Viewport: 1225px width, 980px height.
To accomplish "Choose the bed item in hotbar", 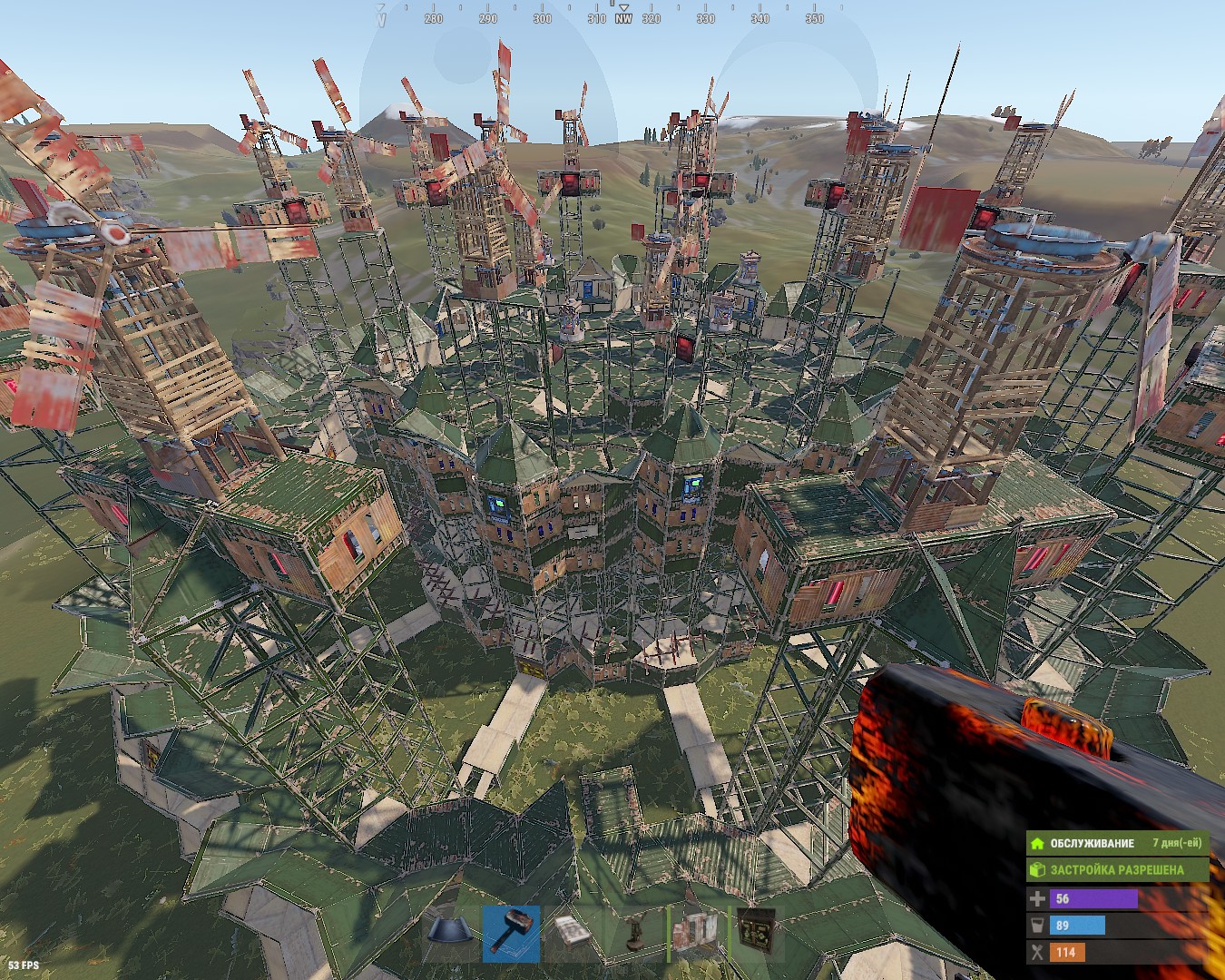I will click(x=573, y=933).
